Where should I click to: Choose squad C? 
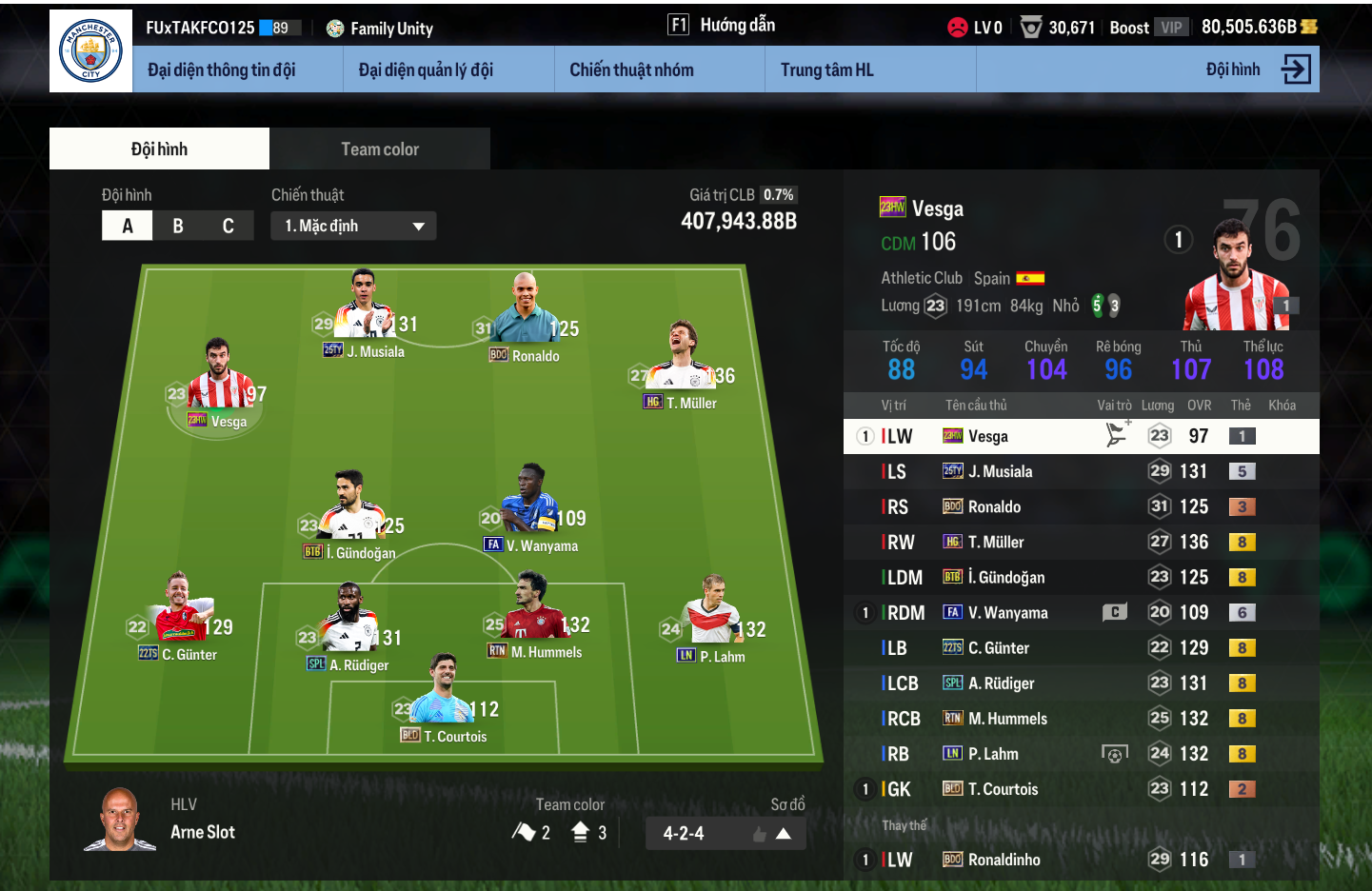click(x=229, y=226)
